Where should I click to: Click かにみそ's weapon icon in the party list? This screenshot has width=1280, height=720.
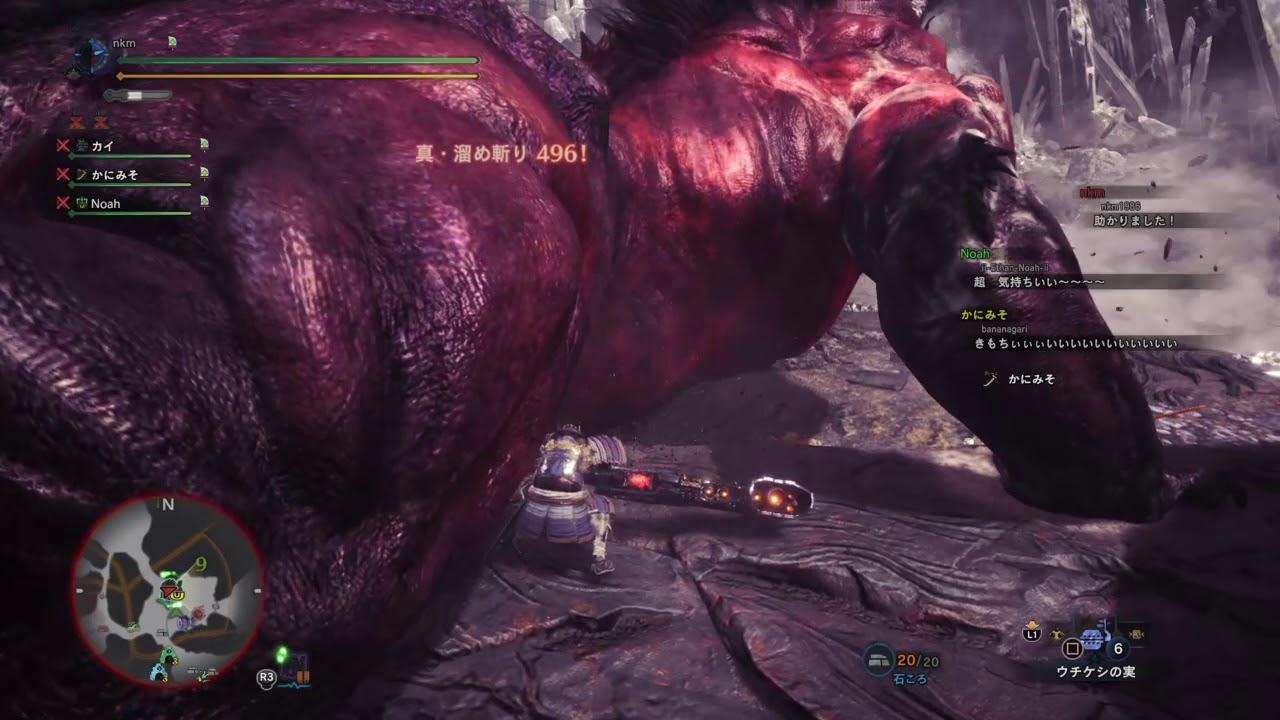[81, 175]
